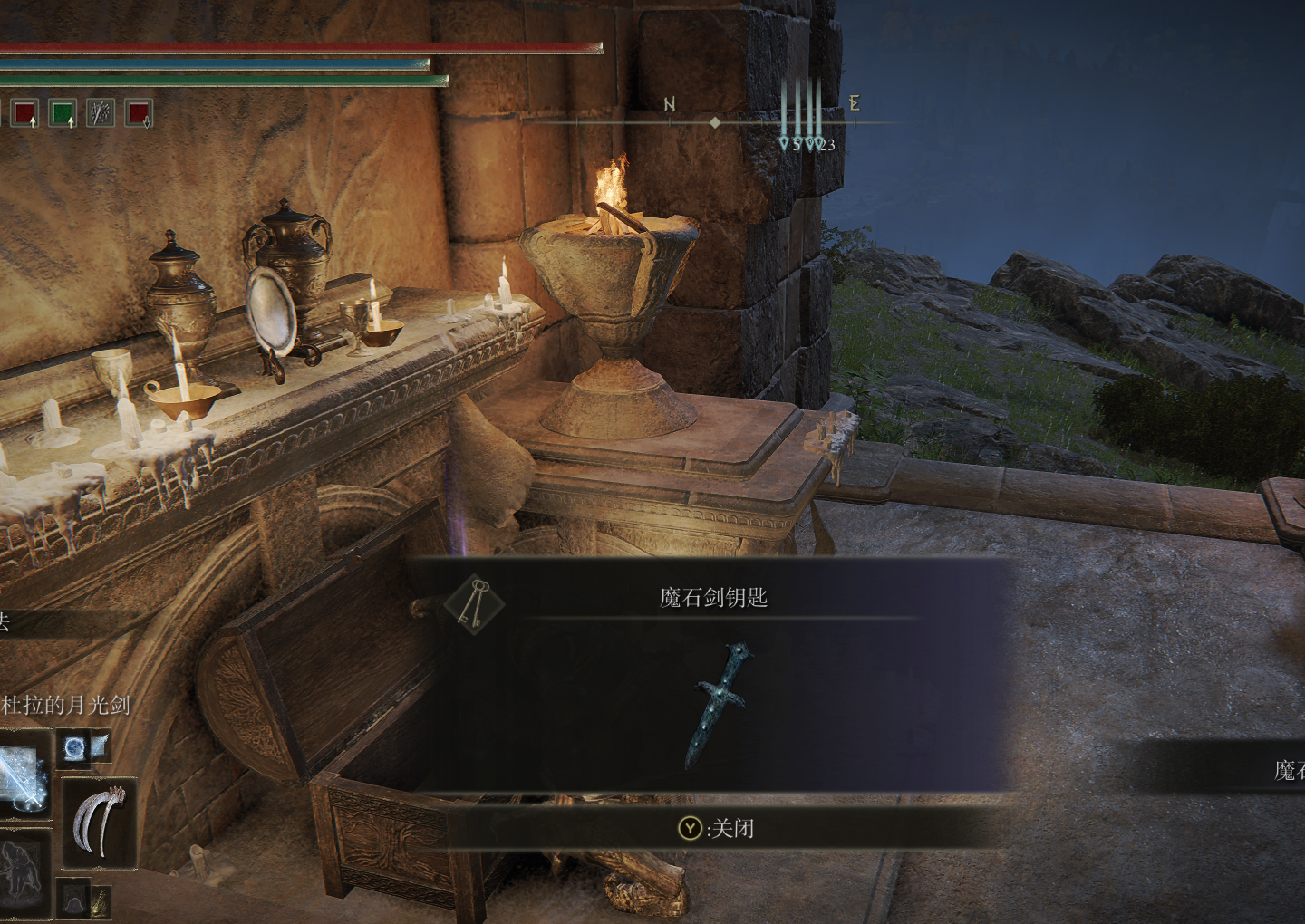1305x924 pixels.
Task: Select the curved claw quick item slot
Action: coord(98,823)
